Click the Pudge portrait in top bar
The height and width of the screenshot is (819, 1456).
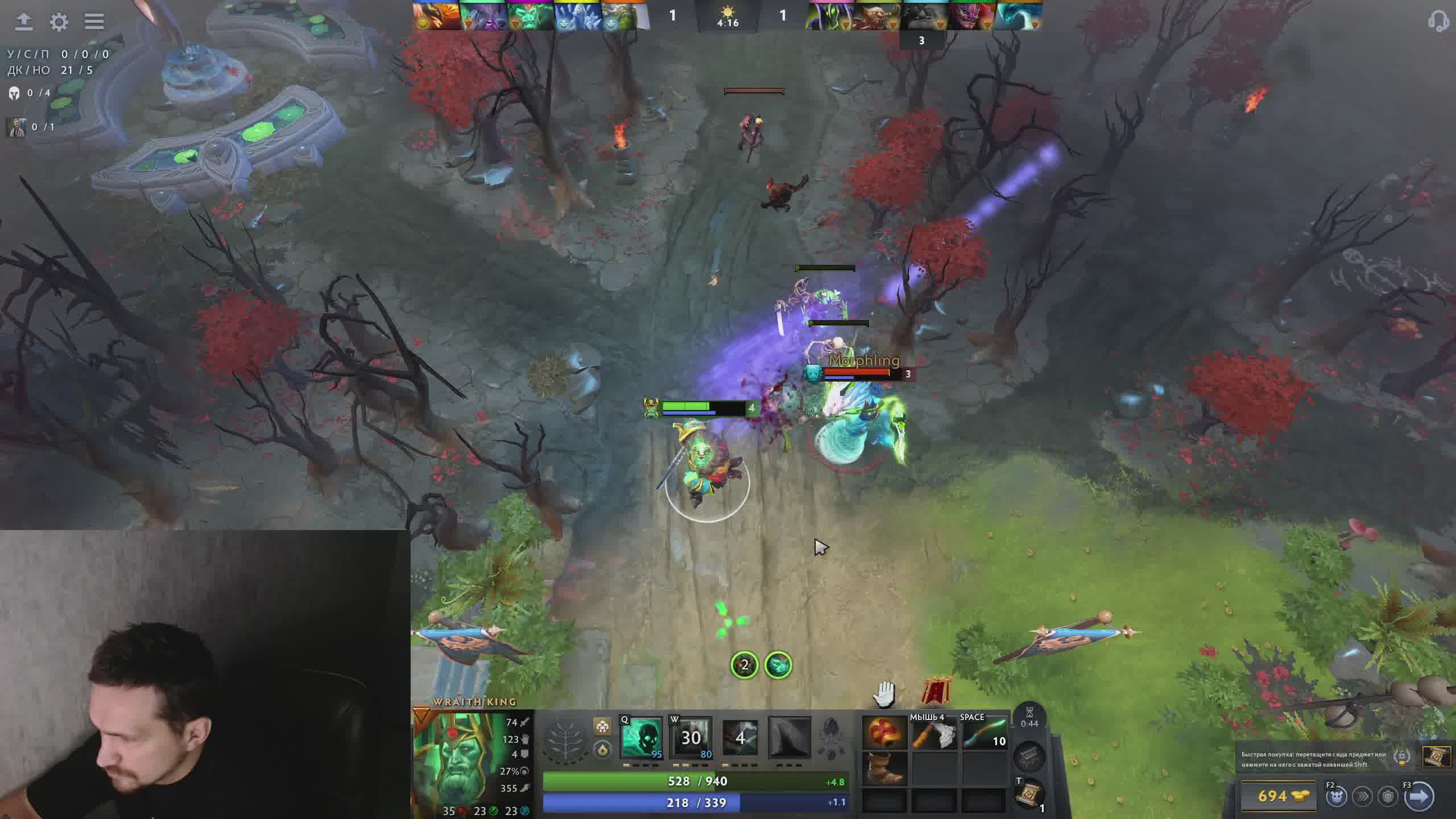(876, 15)
